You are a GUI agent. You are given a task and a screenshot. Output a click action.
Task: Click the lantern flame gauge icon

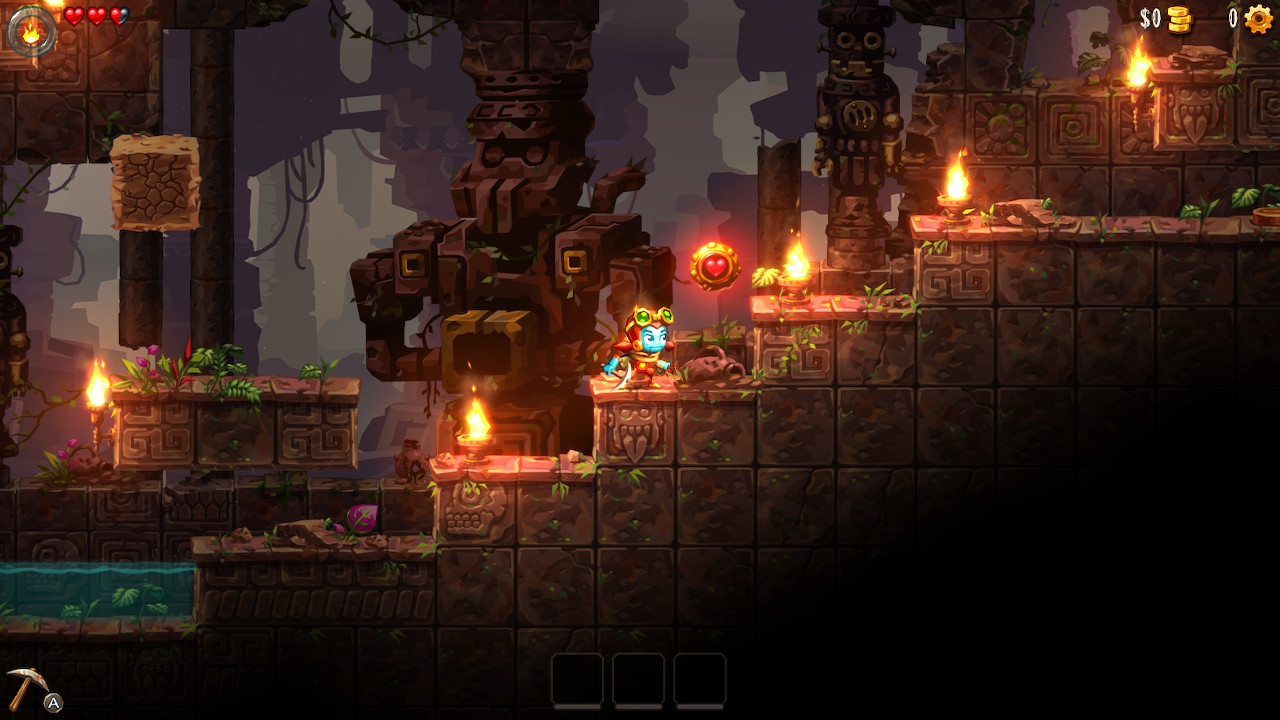(31, 31)
